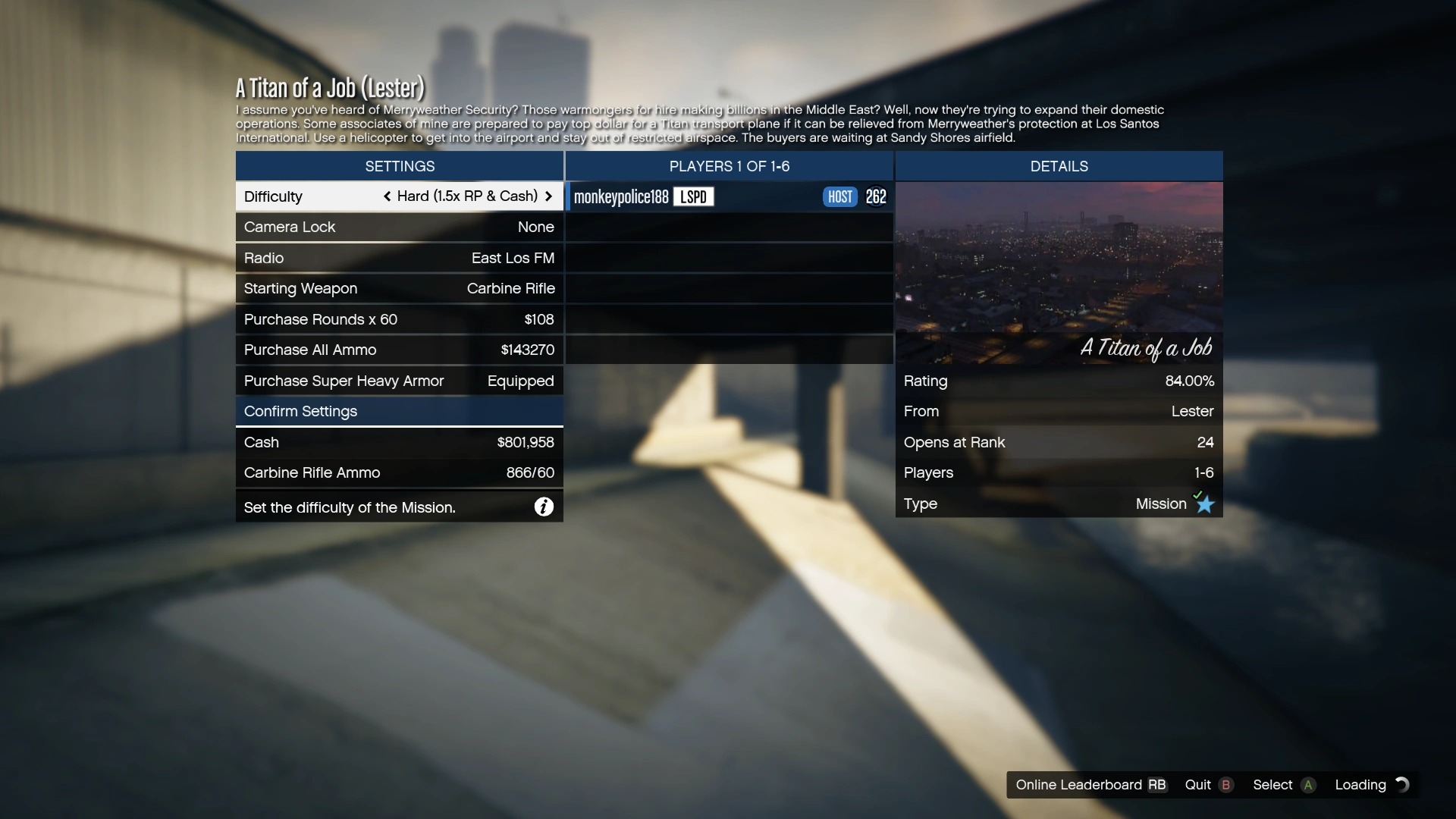The width and height of the screenshot is (1456, 819).
Task: Switch to the DETAILS tab
Action: pos(1059,166)
